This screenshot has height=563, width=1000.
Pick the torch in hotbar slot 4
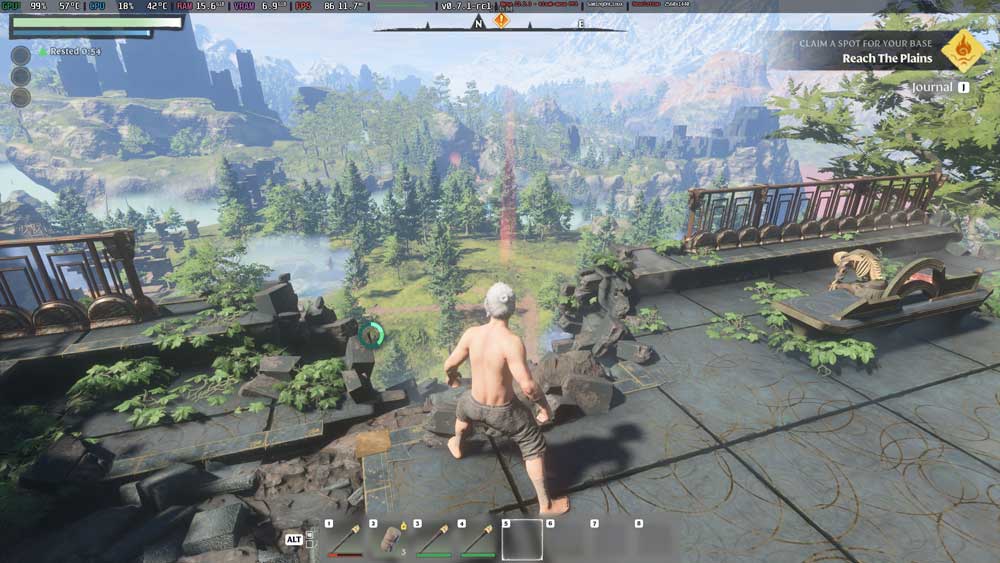[x=477, y=540]
